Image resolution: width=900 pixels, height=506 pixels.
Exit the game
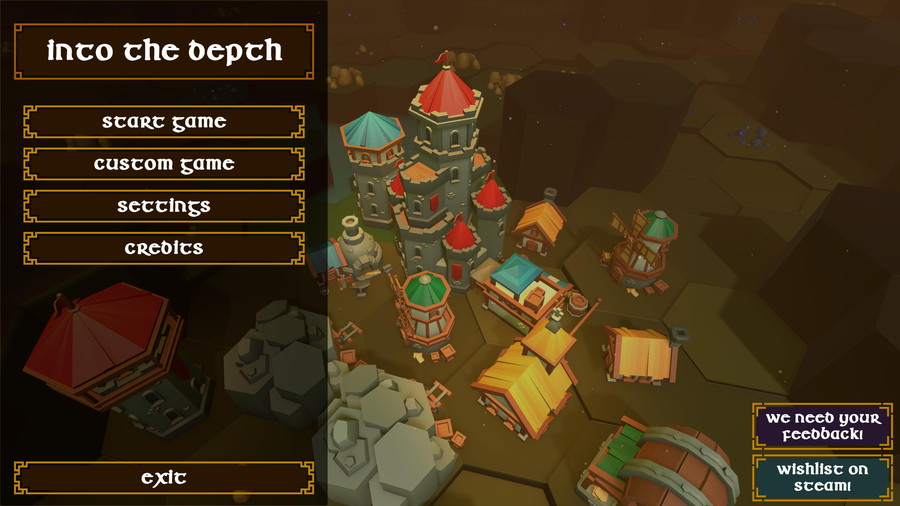[164, 478]
